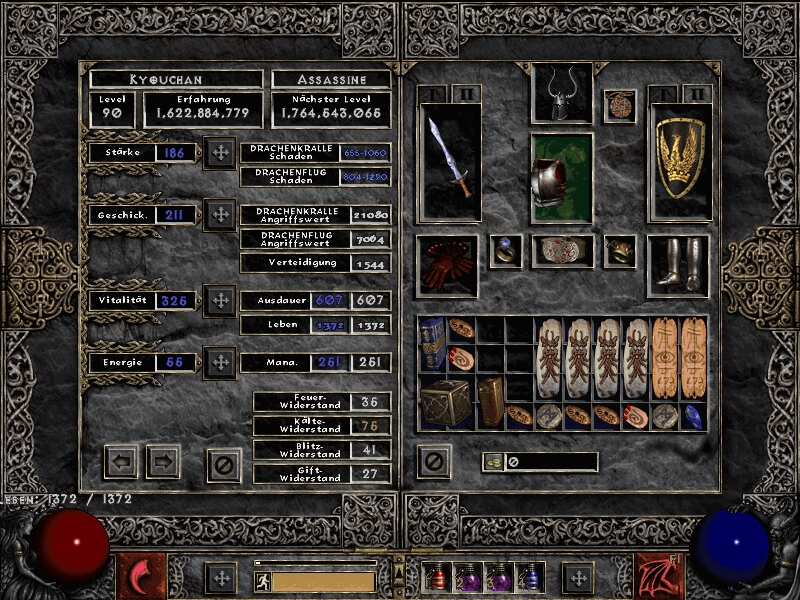Select the equipped sword in the weapon slot
Viewport: 800px width, 600px height.
pos(449,160)
